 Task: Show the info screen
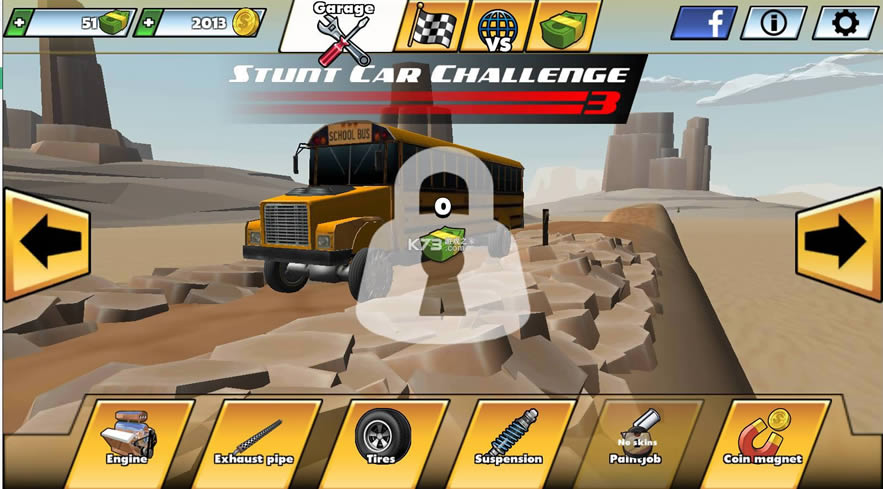tap(773, 22)
